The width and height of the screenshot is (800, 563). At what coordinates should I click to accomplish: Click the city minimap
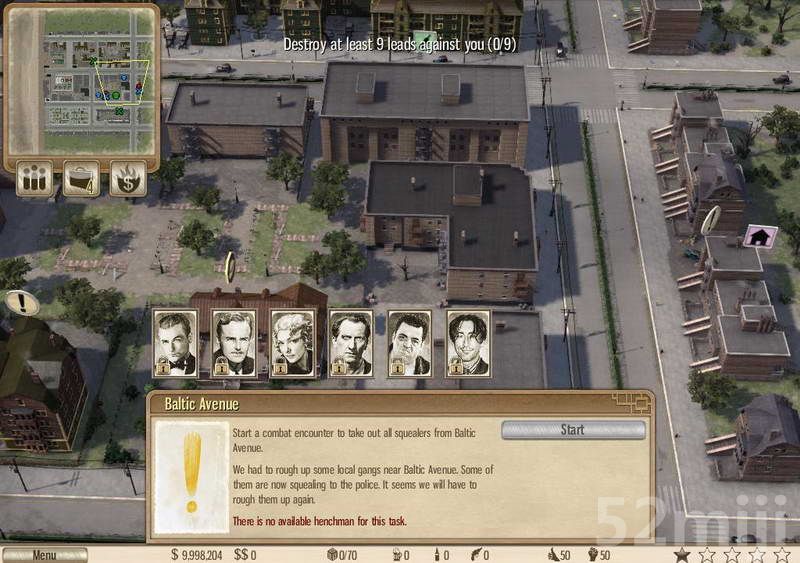81,79
